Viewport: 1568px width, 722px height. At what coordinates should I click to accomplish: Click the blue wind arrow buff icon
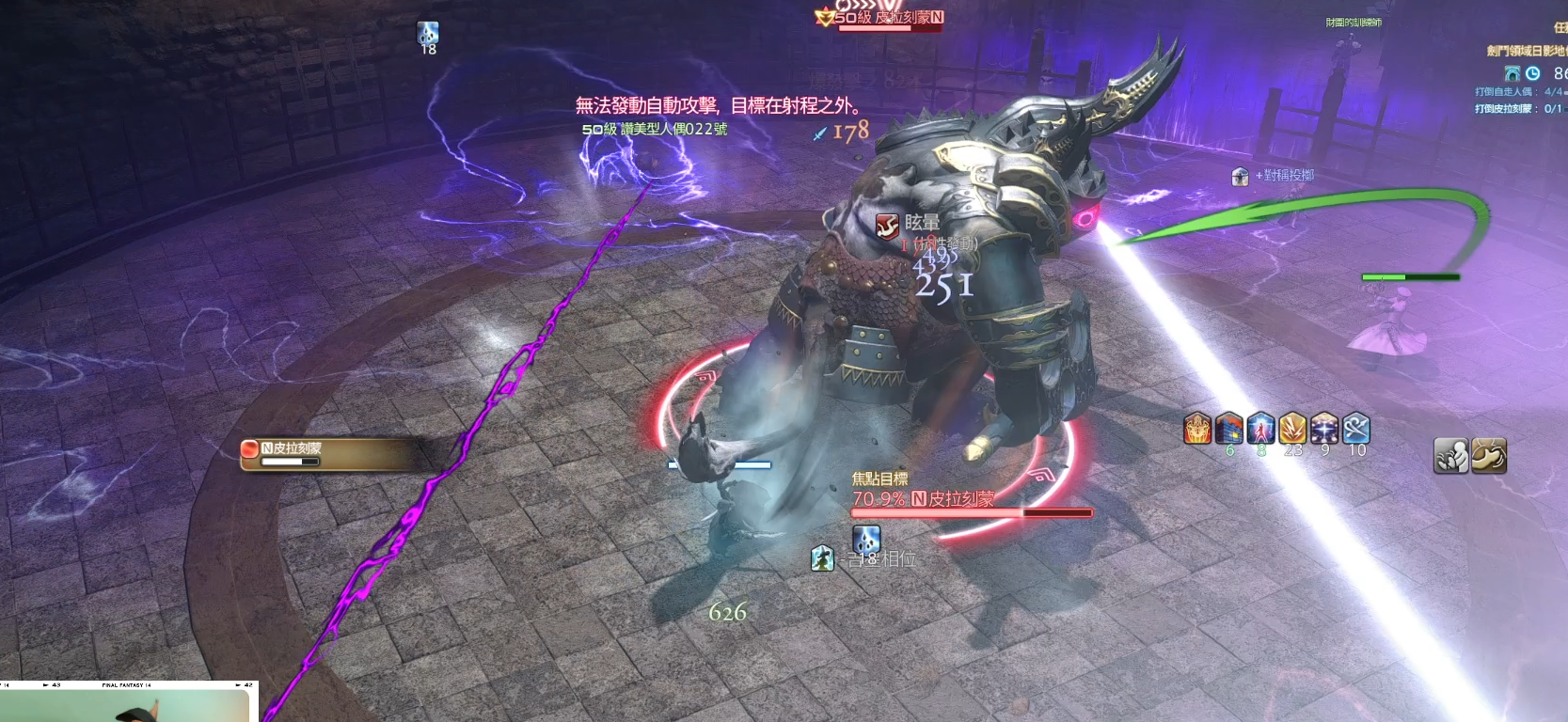(1356, 429)
